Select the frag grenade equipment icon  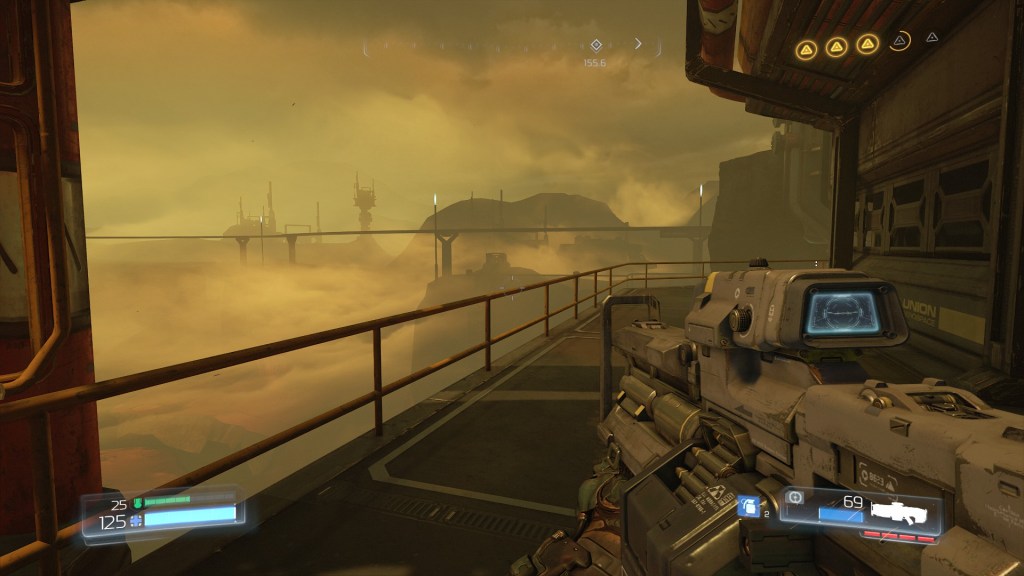(x=747, y=507)
